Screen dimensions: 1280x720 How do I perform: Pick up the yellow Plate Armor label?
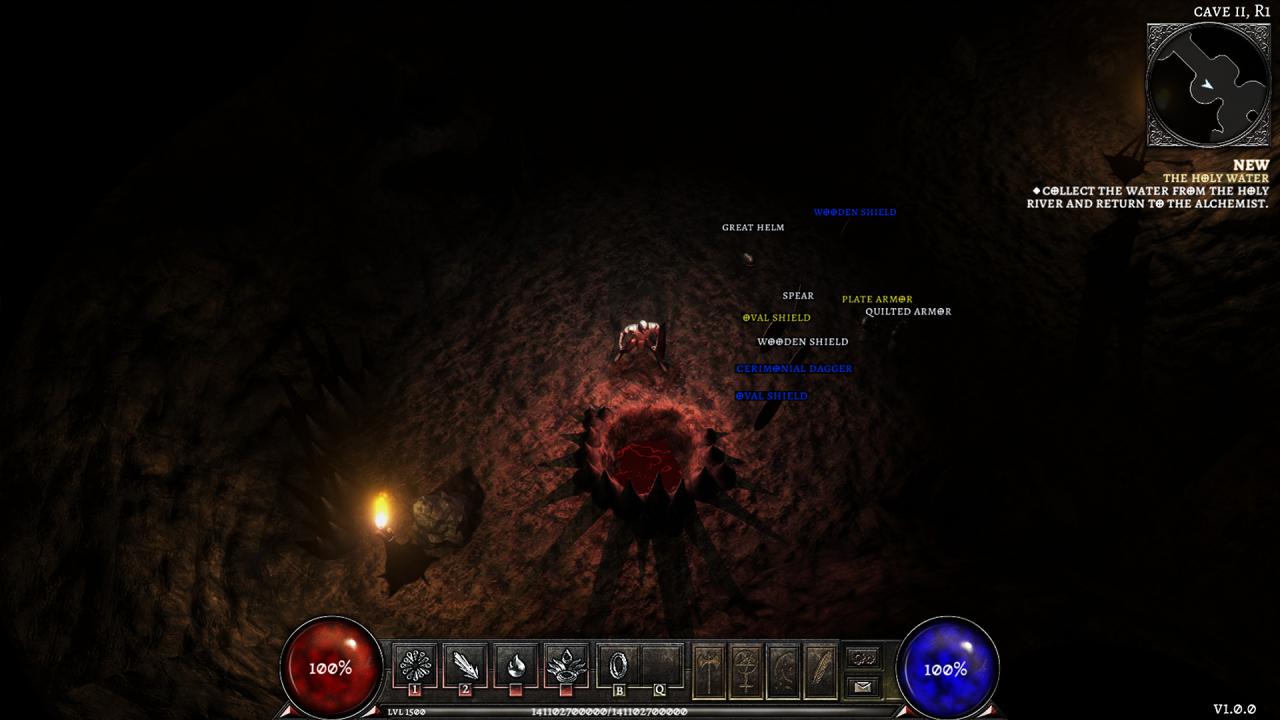[877, 299]
